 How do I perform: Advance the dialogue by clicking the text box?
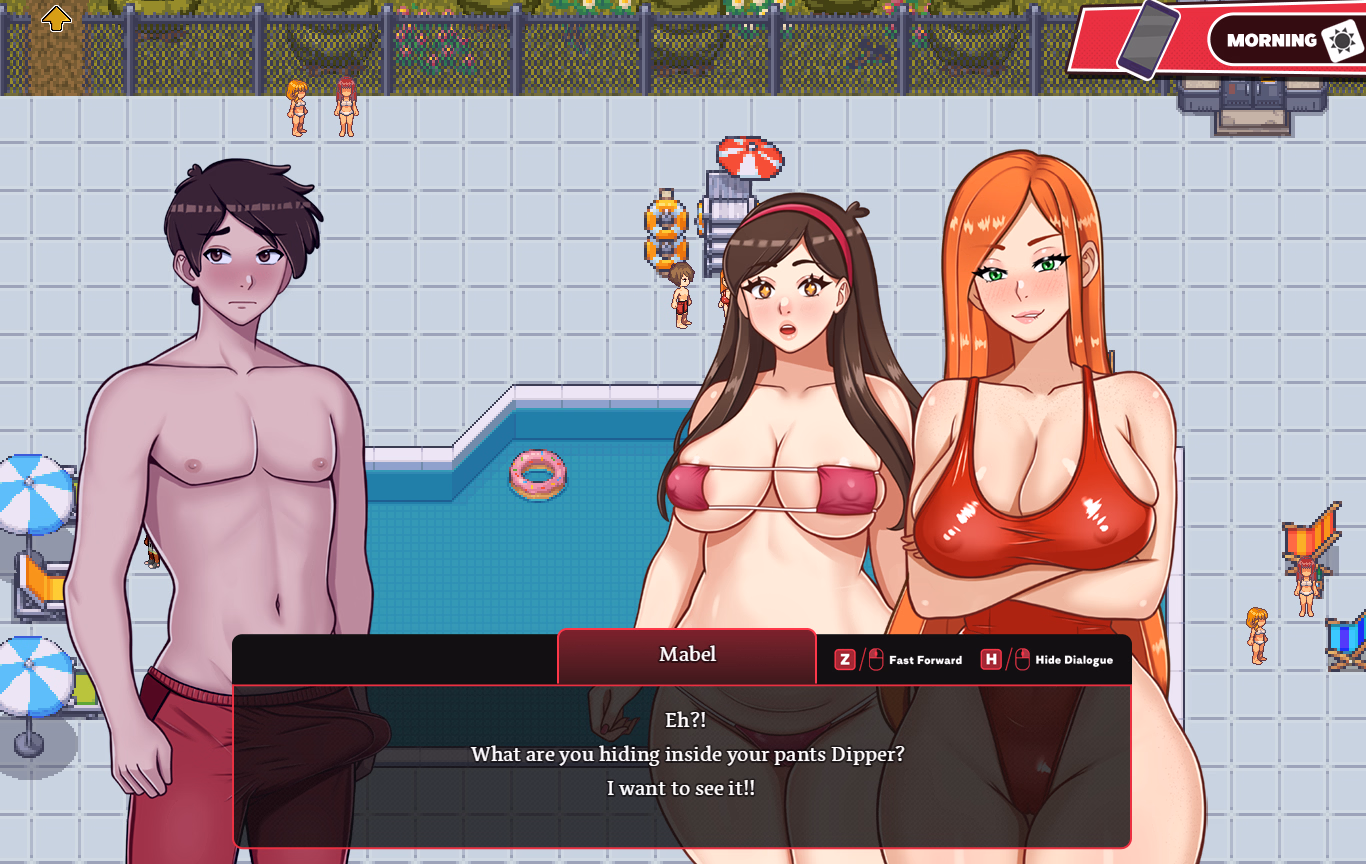tap(683, 765)
